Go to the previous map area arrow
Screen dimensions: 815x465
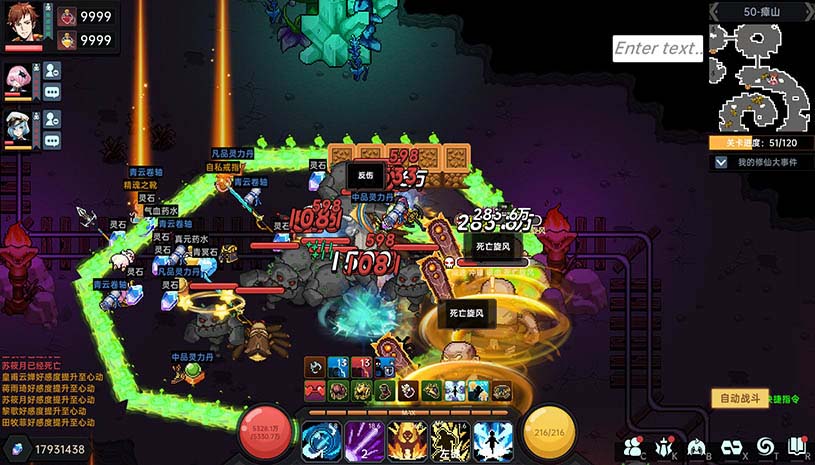pyautogui.click(x=717, y=10)
